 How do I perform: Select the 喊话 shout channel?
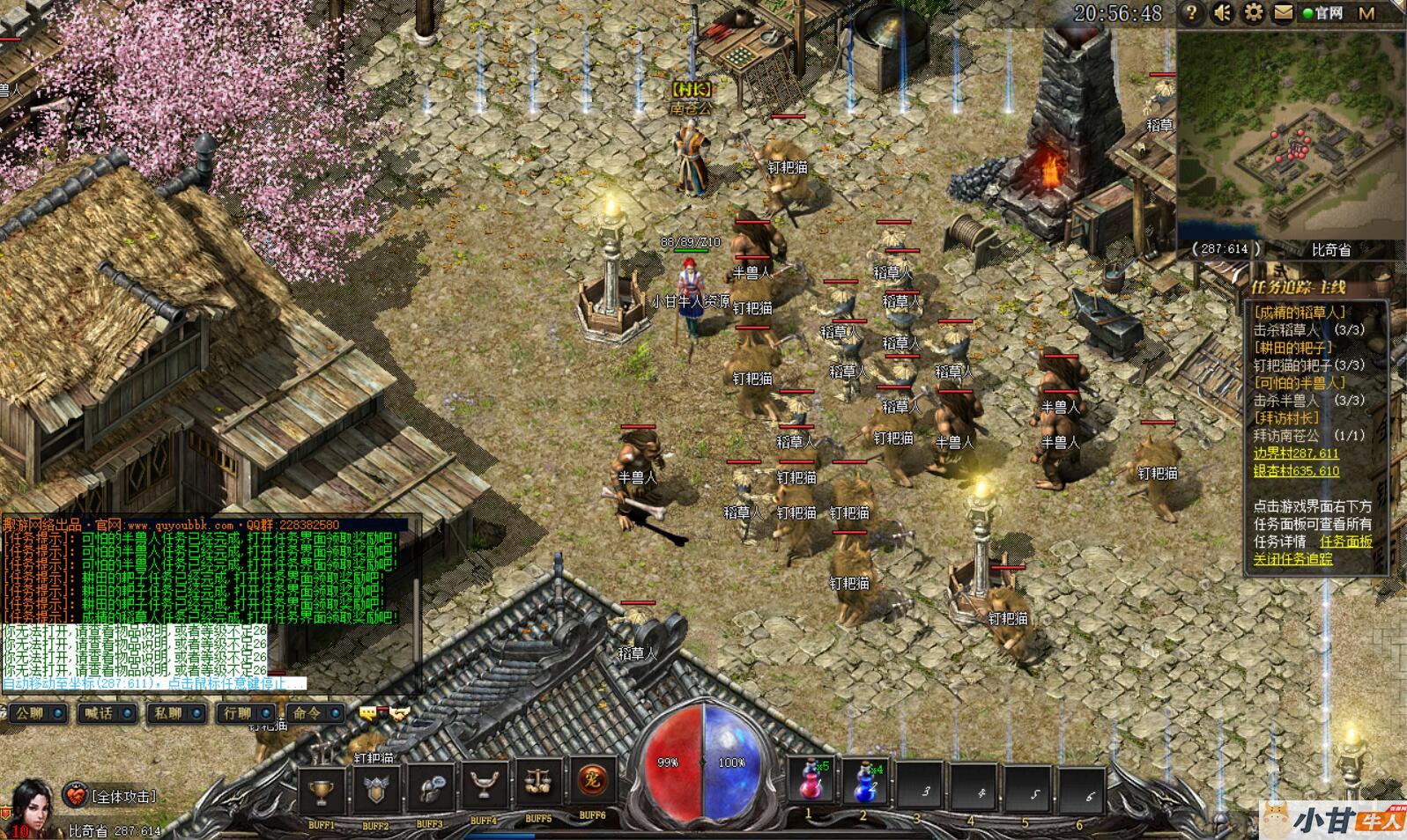[105, 712]
